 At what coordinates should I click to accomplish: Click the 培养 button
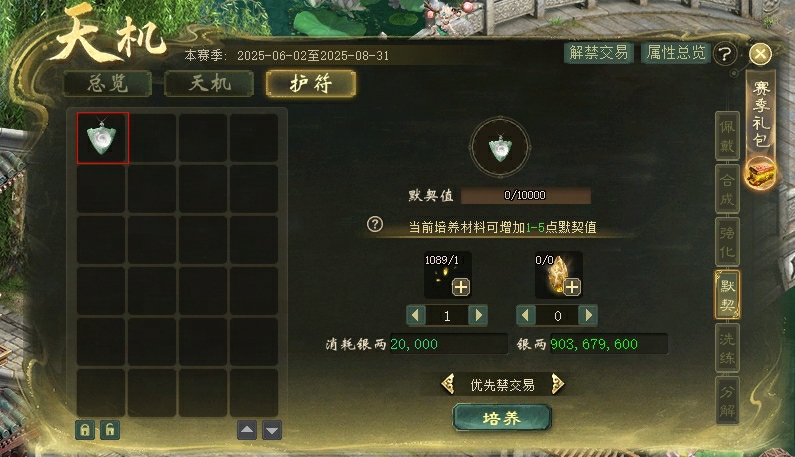[502, 417]
